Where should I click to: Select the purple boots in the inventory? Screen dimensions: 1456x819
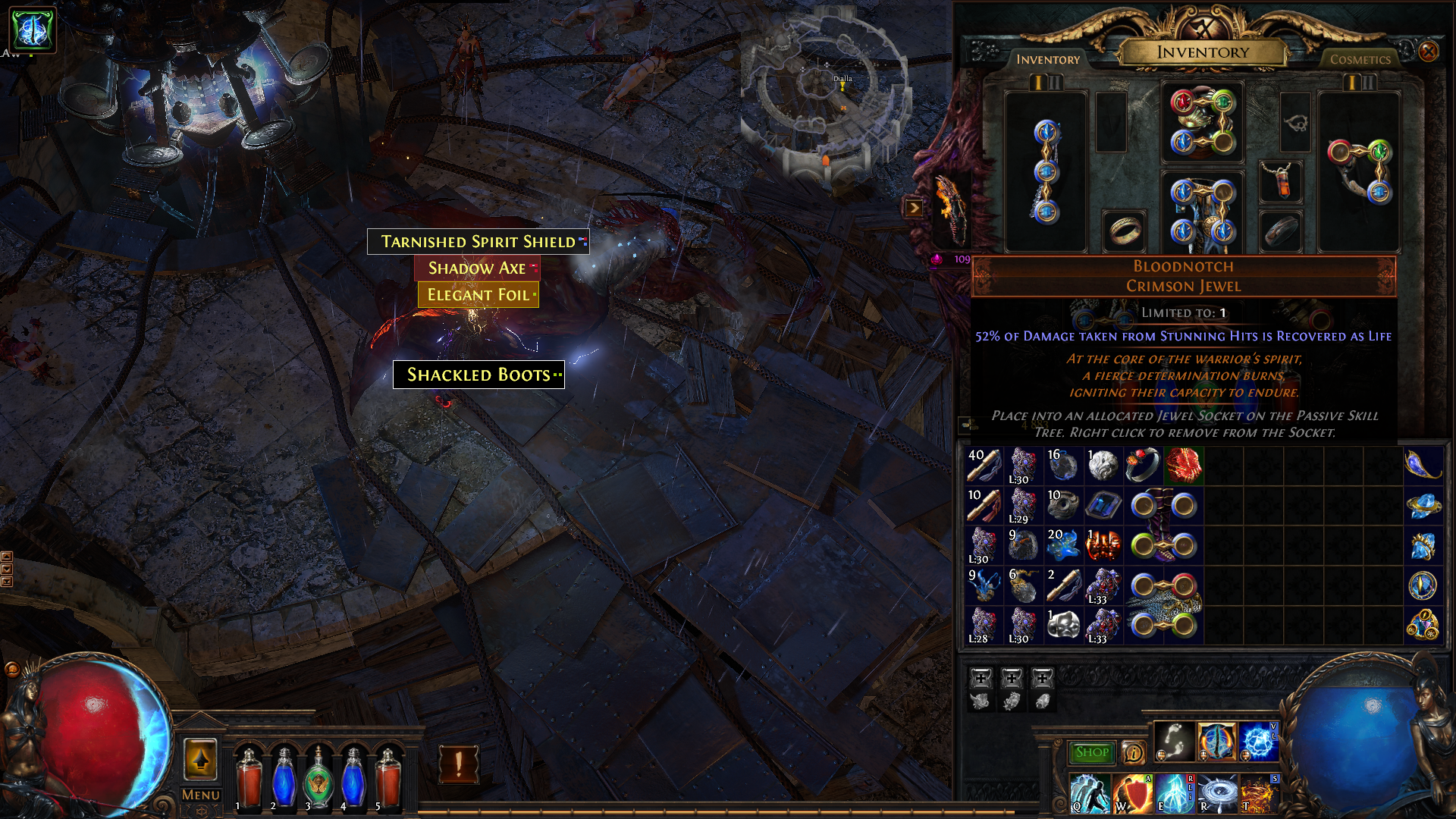pos(1163,525)
